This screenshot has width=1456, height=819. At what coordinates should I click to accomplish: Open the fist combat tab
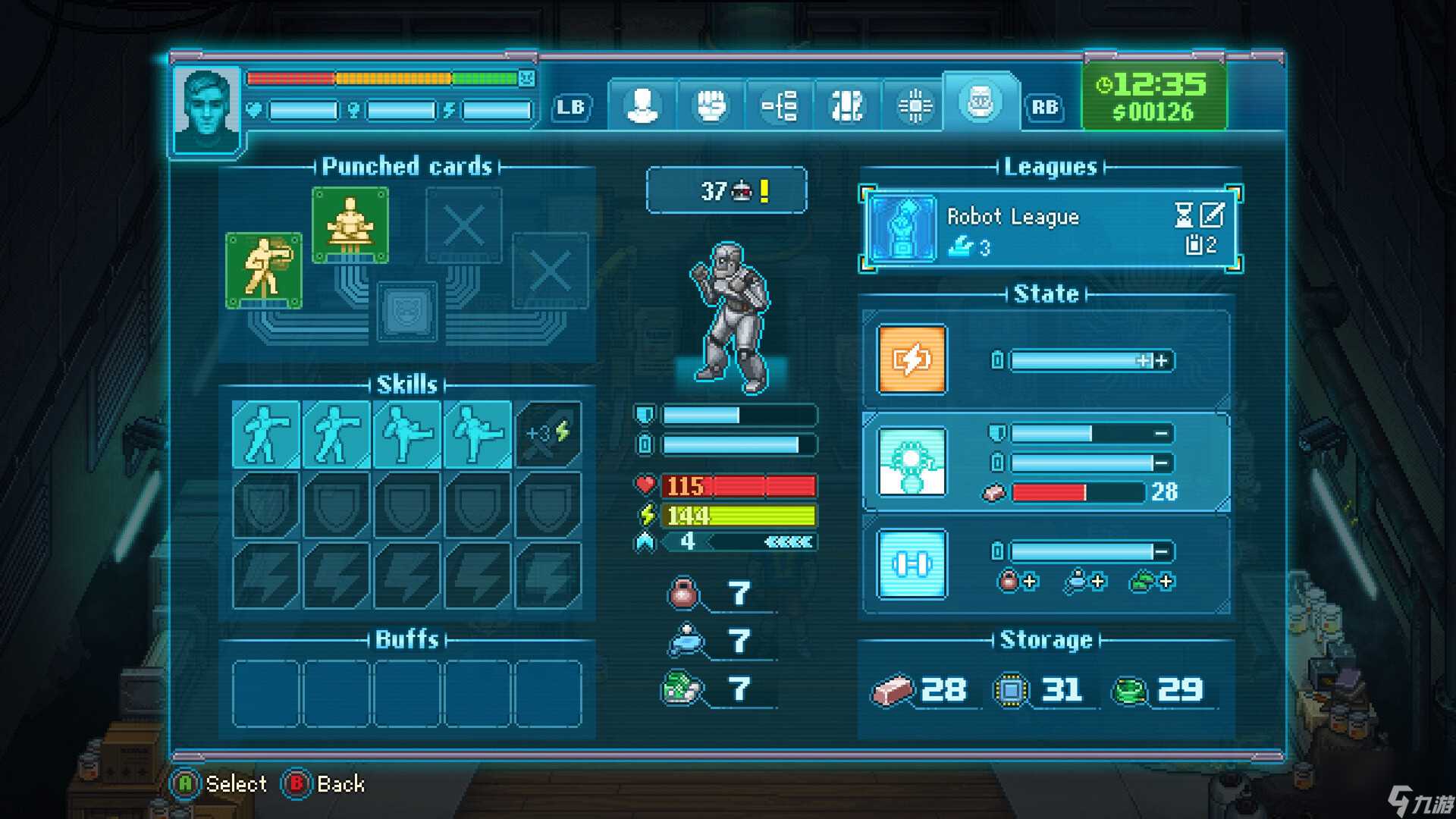(x=711, y=105)
